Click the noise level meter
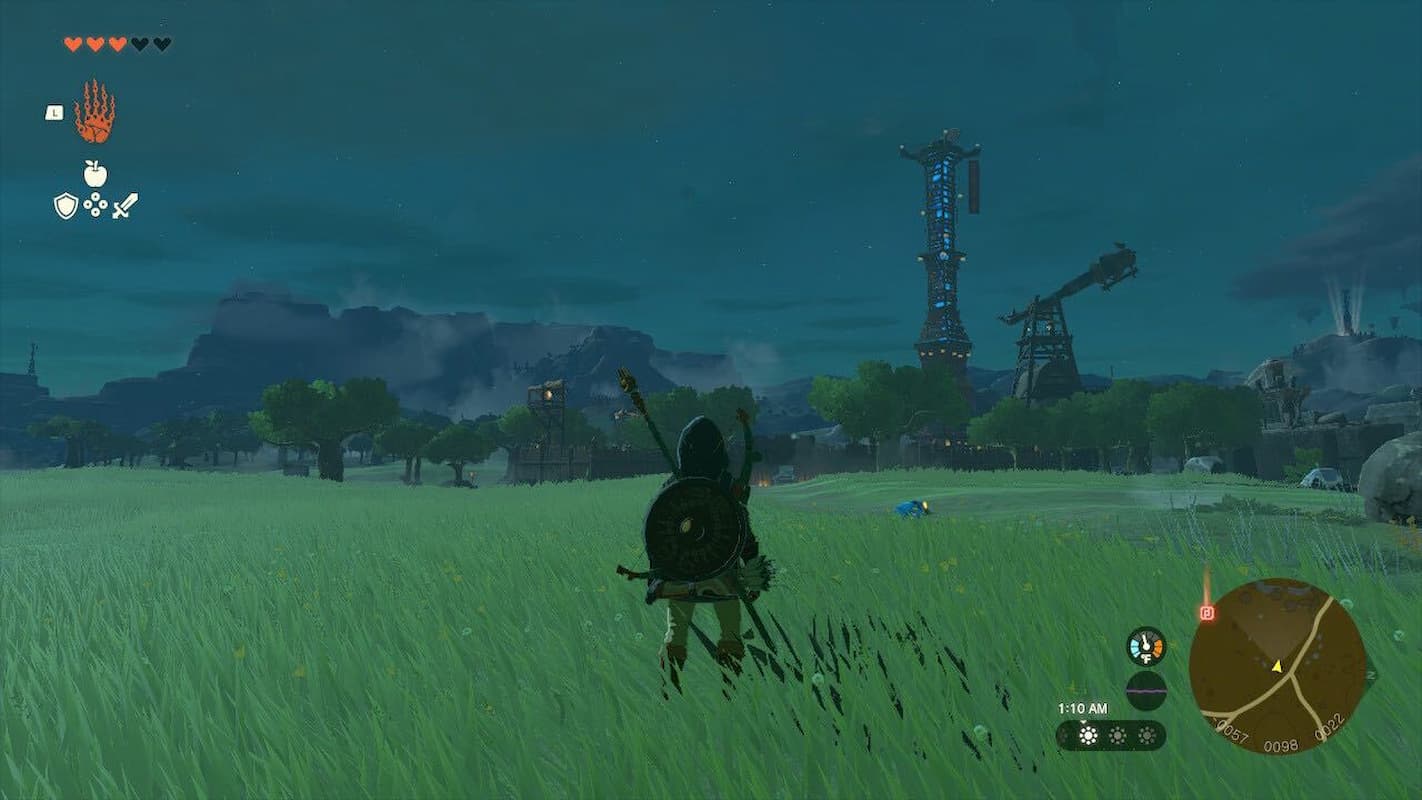Viewport: 1422px width, 800px height. click(x=1147, y=690)
